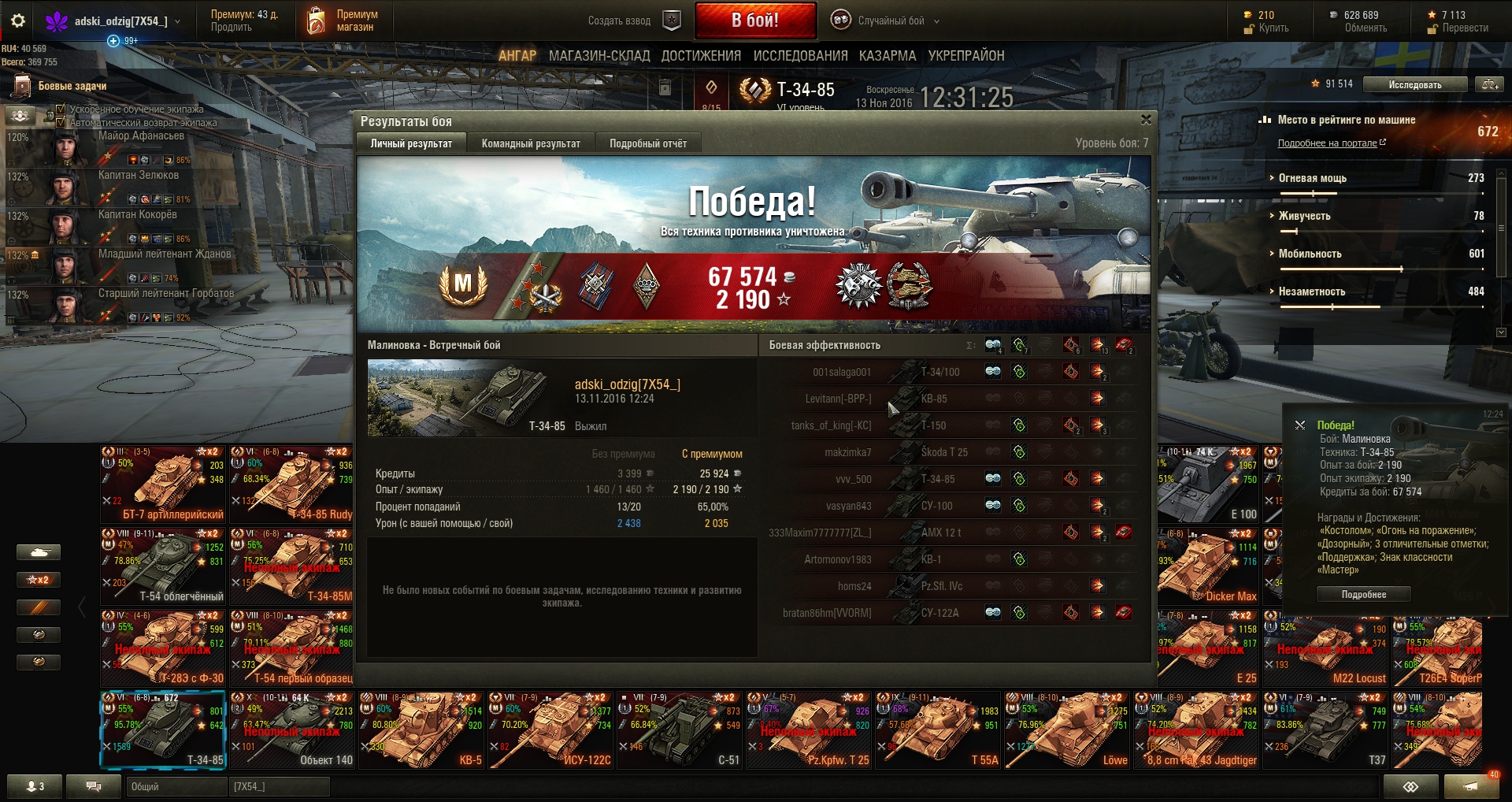Open the УКРЕПРАЙОН menu
Viewport: 1512px width, 802px height.
966,56
